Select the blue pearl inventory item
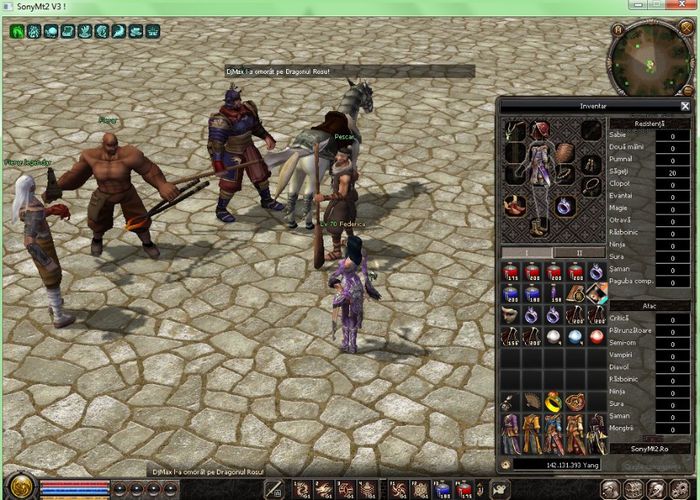Image resolution: width=700 pixels, height=500 pixels. [574, 337]
